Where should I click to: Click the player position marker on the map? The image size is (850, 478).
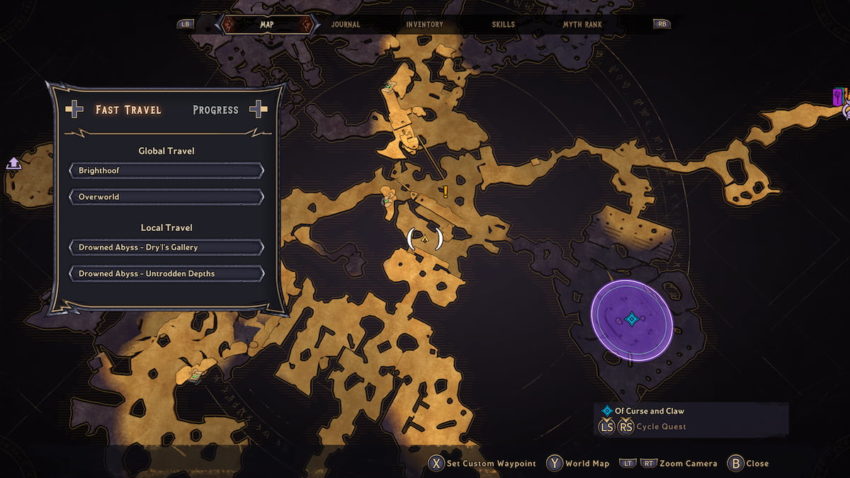point(425,239)
